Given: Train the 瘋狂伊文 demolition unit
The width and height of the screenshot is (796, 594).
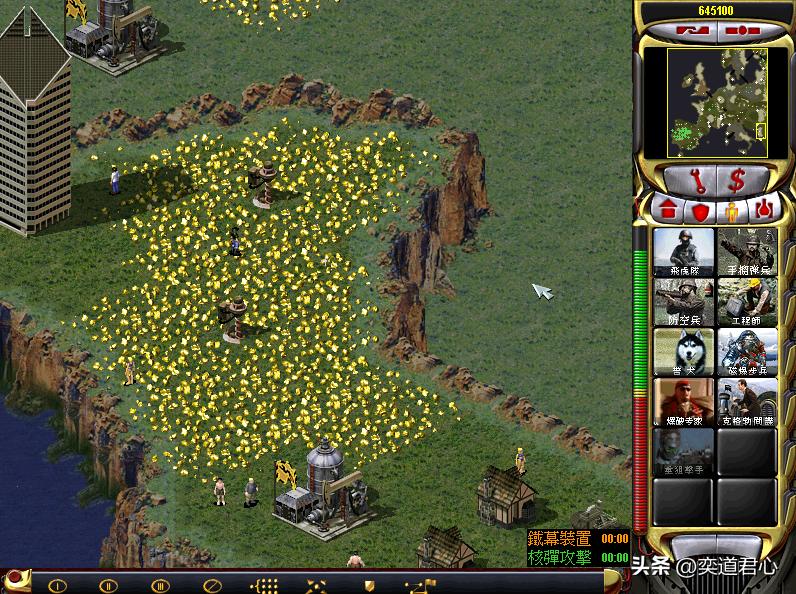Looking at the screenshot, I should pos(684,402).
